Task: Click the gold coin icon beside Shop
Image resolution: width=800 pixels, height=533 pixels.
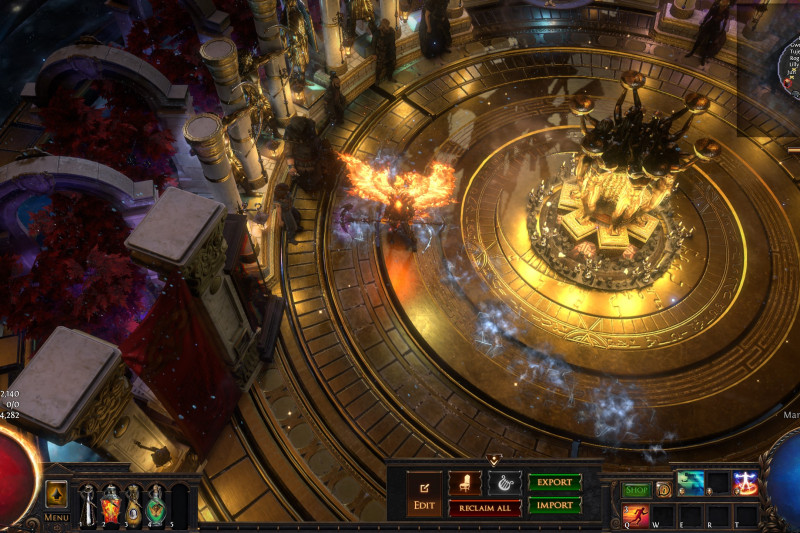Action: (663, 490)
